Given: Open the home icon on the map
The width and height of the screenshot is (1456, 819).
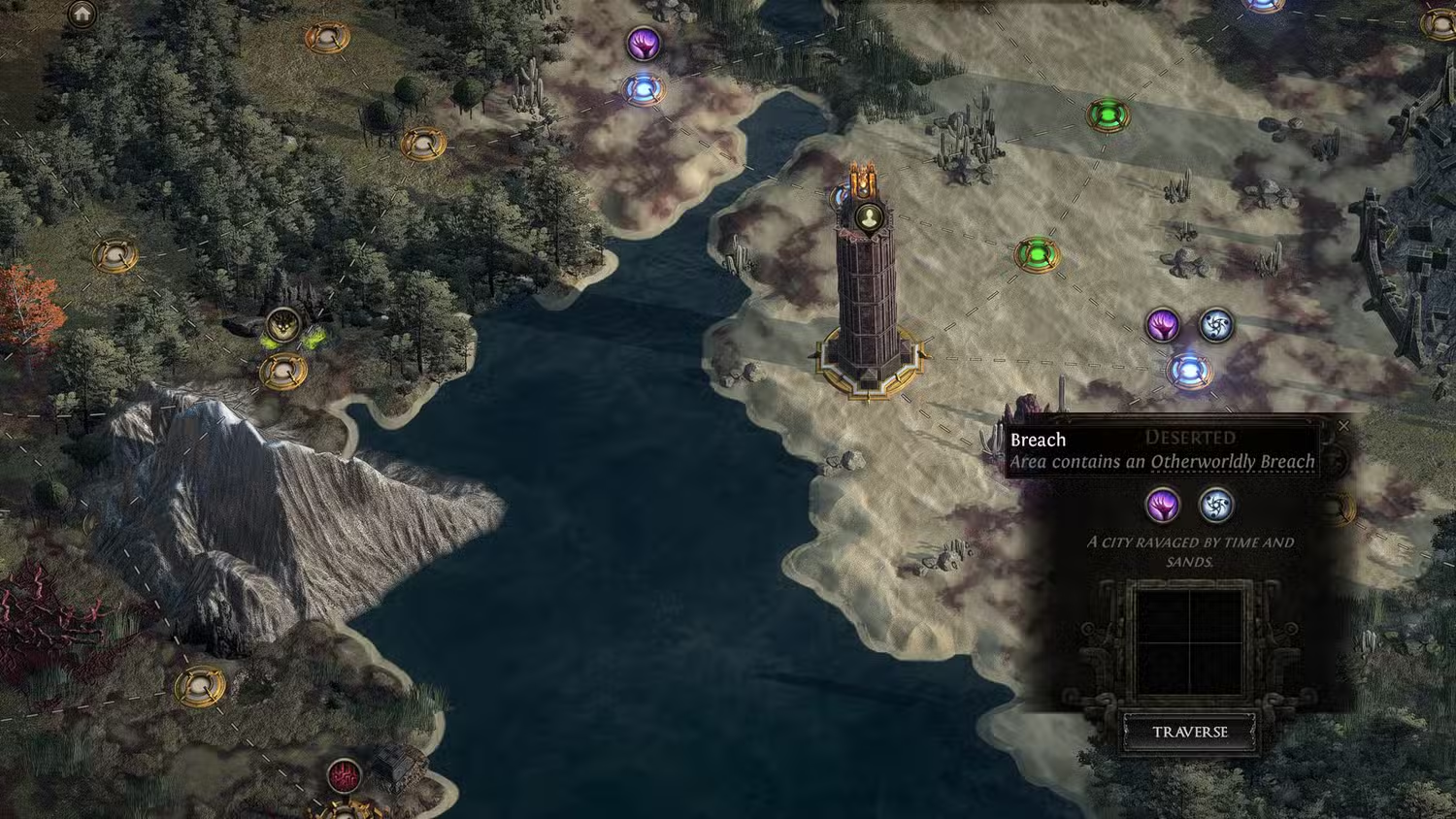Looking at the screenshot, I should pos(82,14).
